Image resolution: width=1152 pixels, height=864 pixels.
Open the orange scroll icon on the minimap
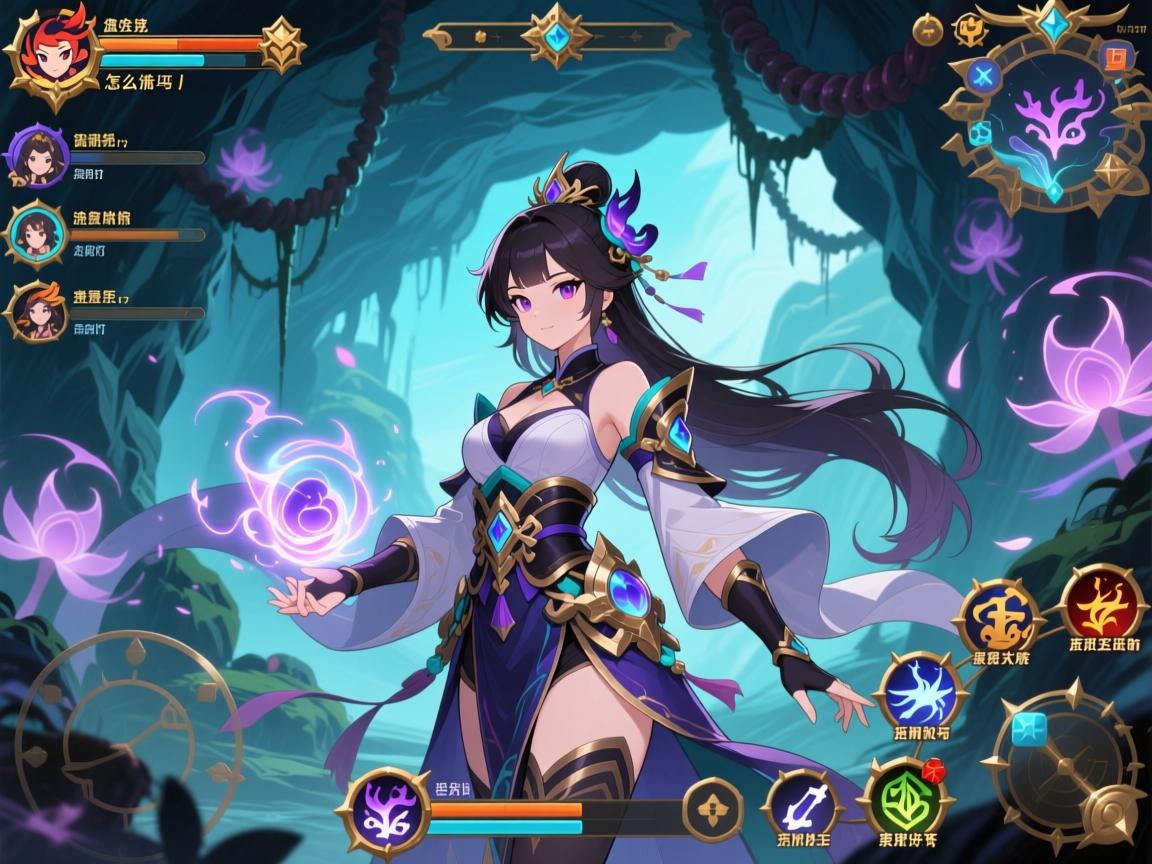[x=1111, y=58]
